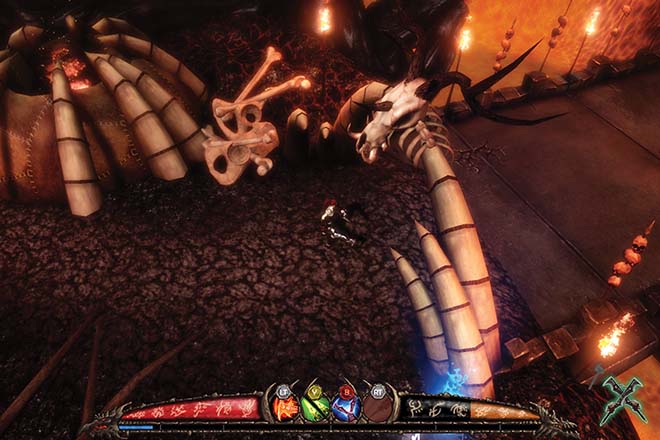Select the empty brown ability slot
The height and width of the screenshot is (440, 660).
point(377,409)
